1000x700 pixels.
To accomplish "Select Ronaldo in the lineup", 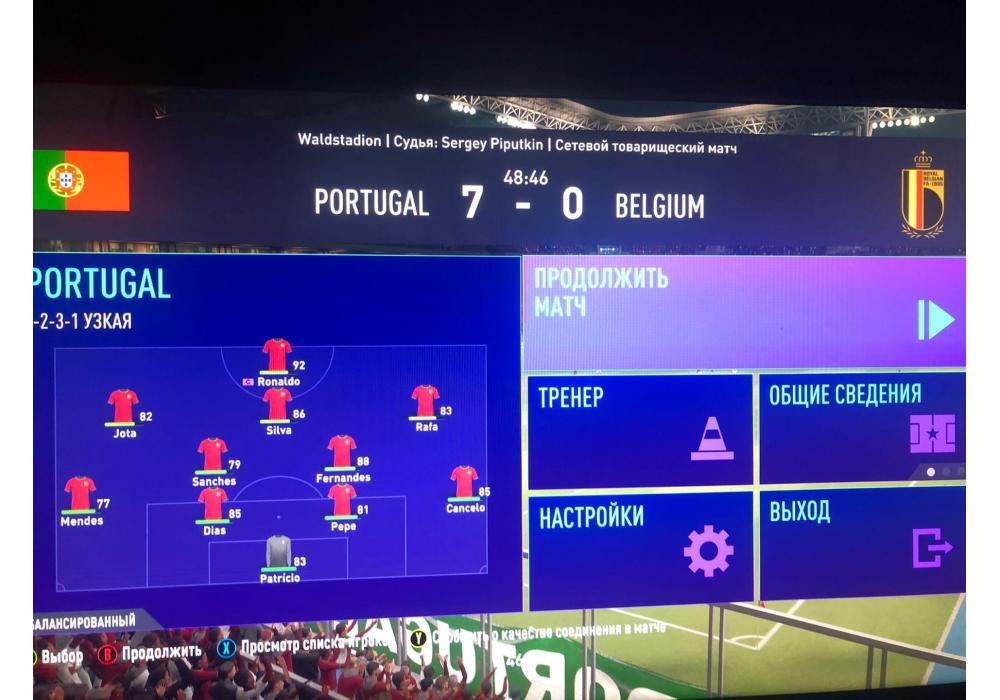I will click(x=277, y=356).
